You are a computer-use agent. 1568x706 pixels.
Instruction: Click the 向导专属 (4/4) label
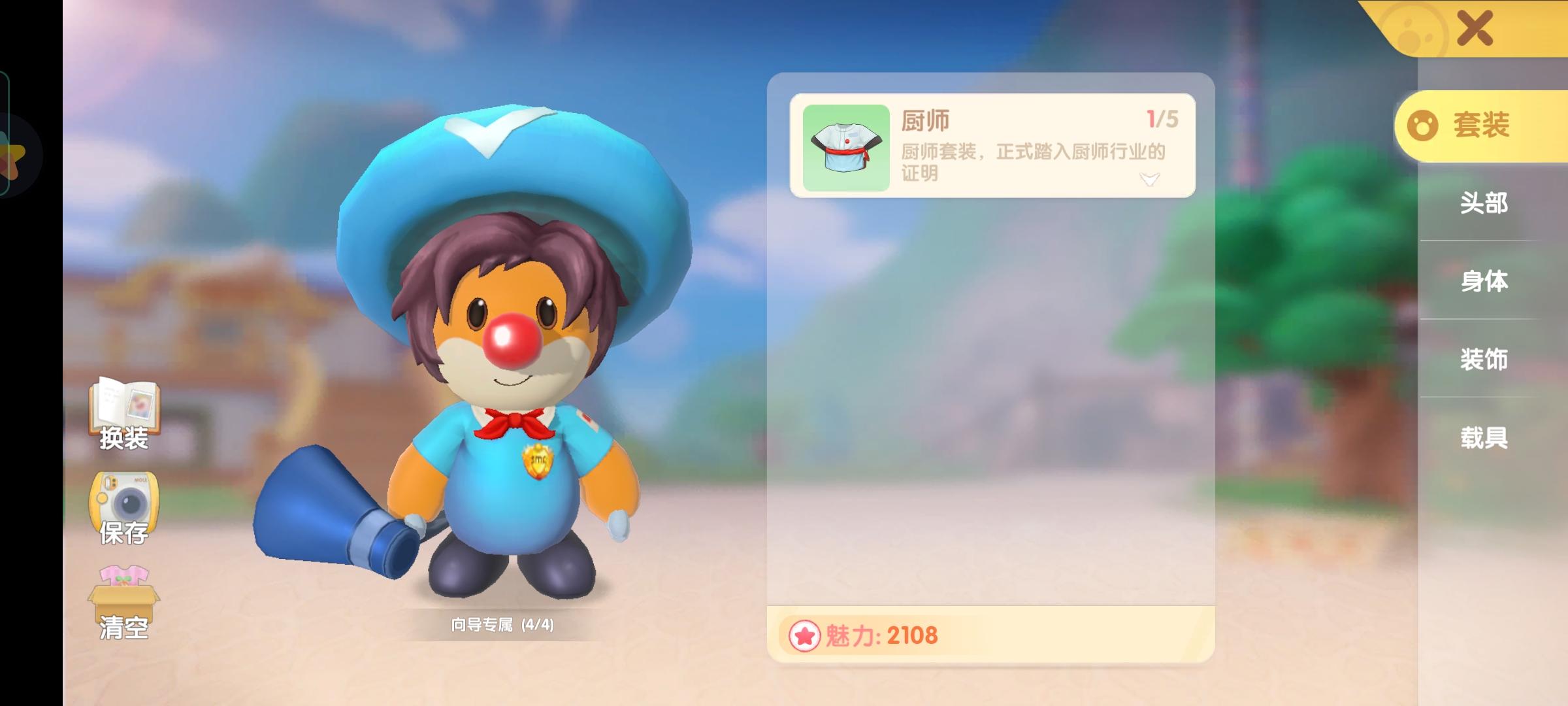pyautogui.click(x=503, y=626)
